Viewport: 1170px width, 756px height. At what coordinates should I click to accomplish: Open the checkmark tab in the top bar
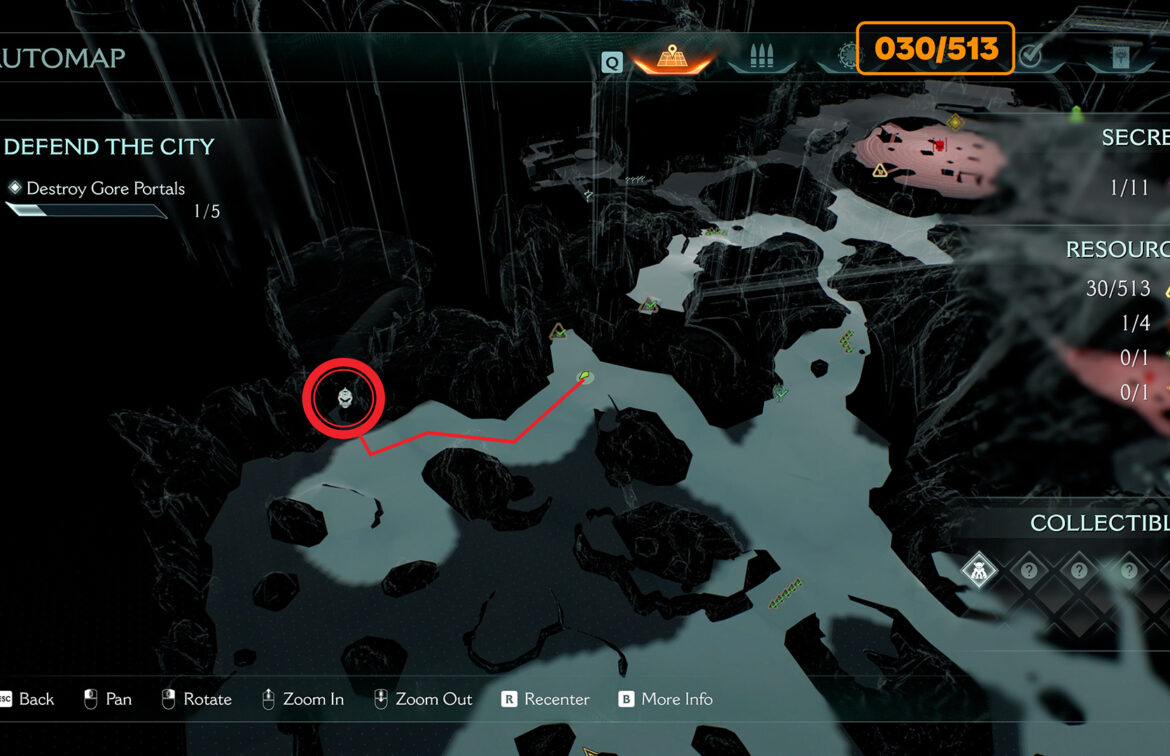[1030, 57]
